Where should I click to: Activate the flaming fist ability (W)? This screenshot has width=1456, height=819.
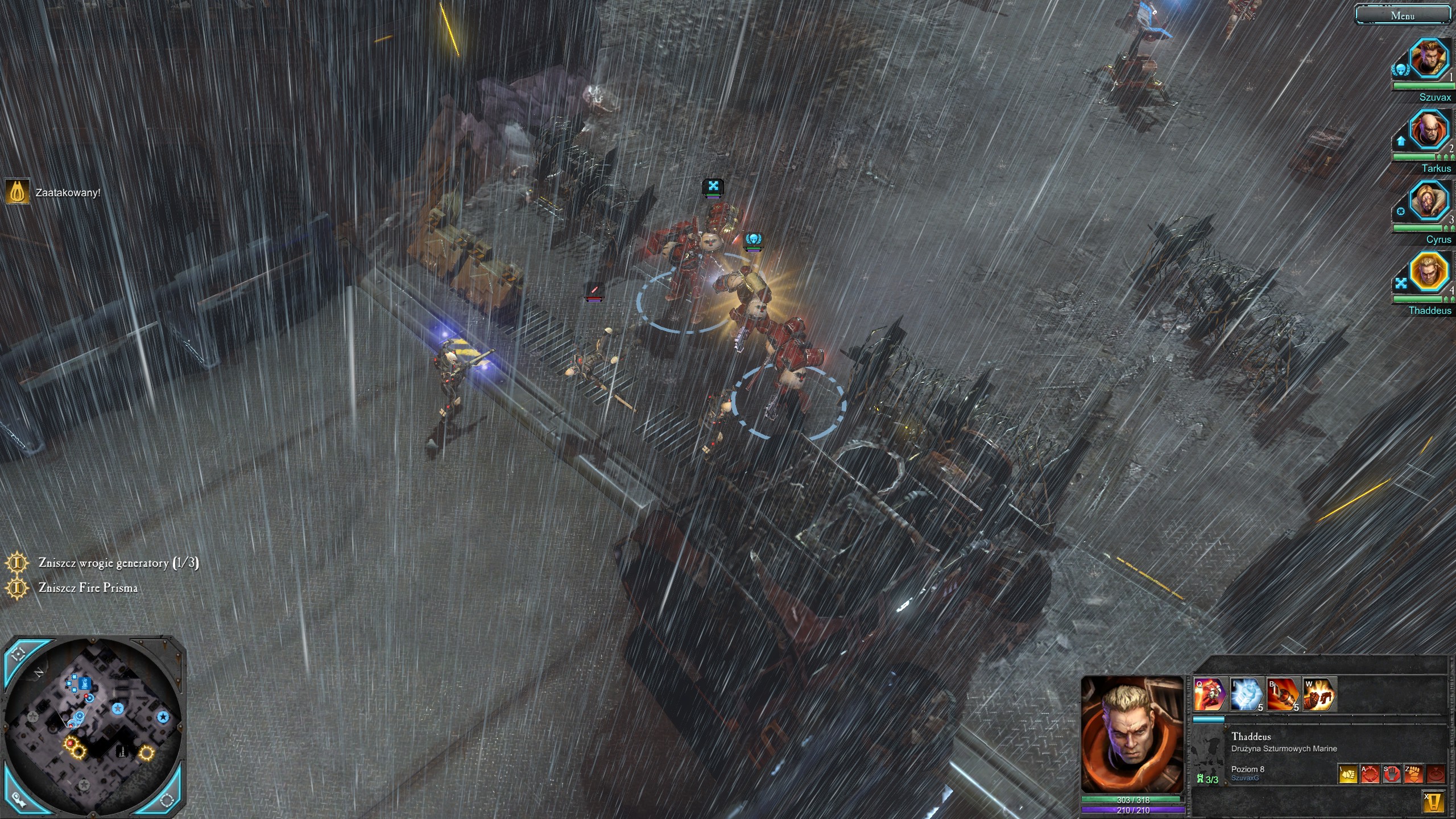point(1319,694)
